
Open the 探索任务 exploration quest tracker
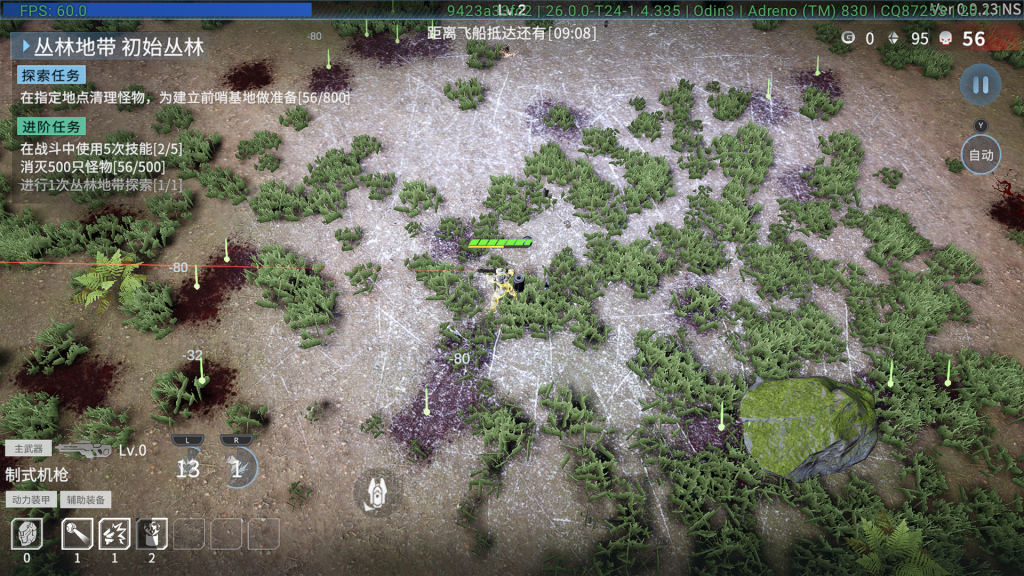click(x=51, y=76)
